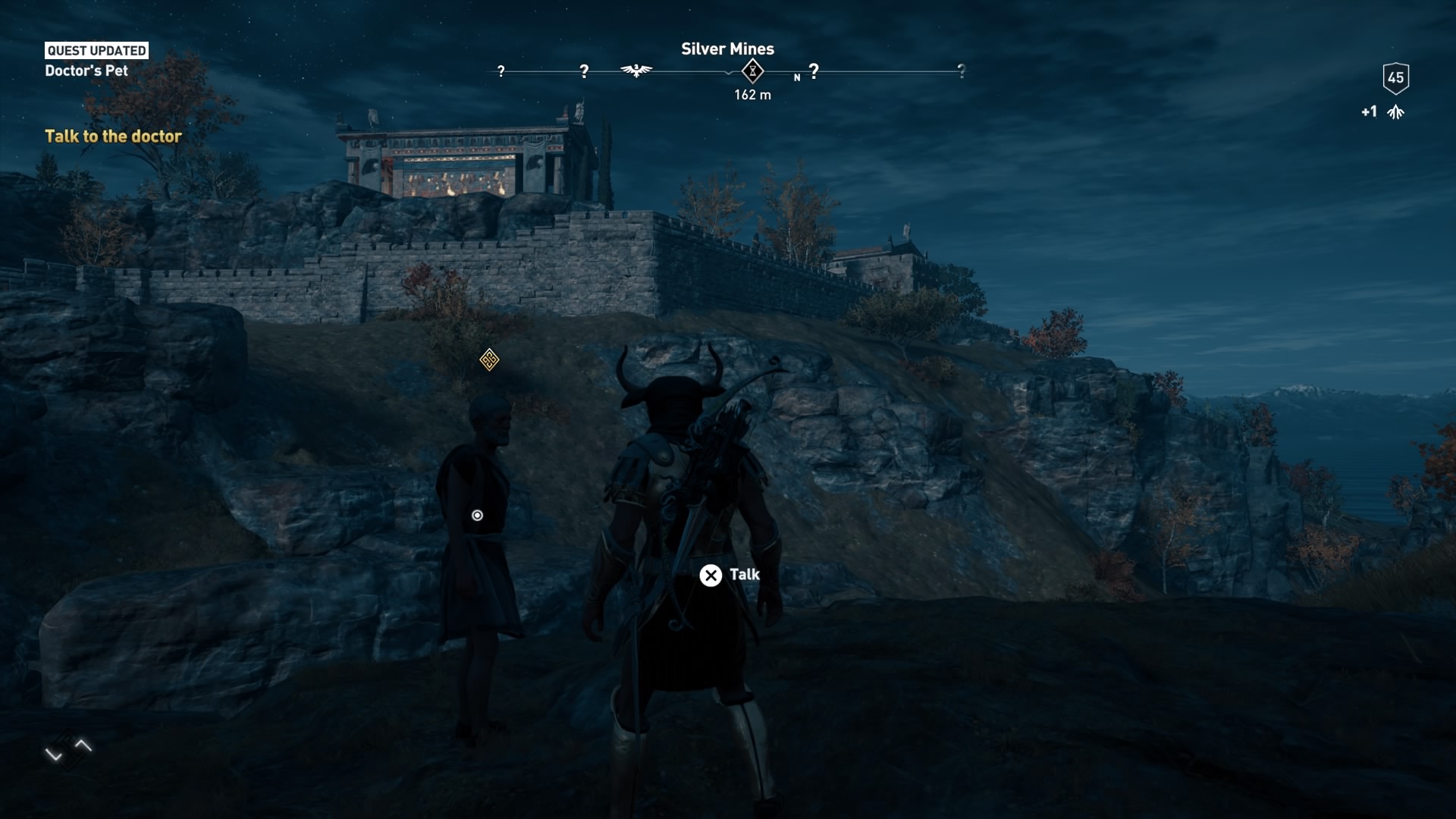Click the X button in the Talk prompt
The width and height of the screenshot is (1456, 819).
pyautogui.click(x=711, y=576)
